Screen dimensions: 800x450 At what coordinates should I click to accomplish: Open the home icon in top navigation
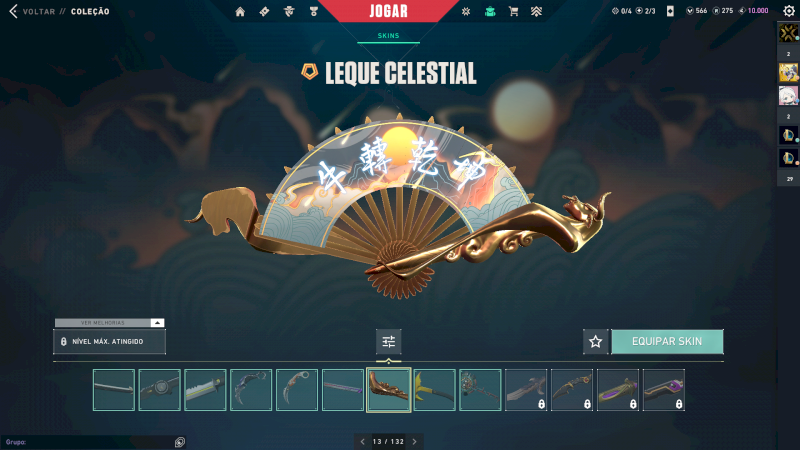pyautogui.click(x=240, y=12)
